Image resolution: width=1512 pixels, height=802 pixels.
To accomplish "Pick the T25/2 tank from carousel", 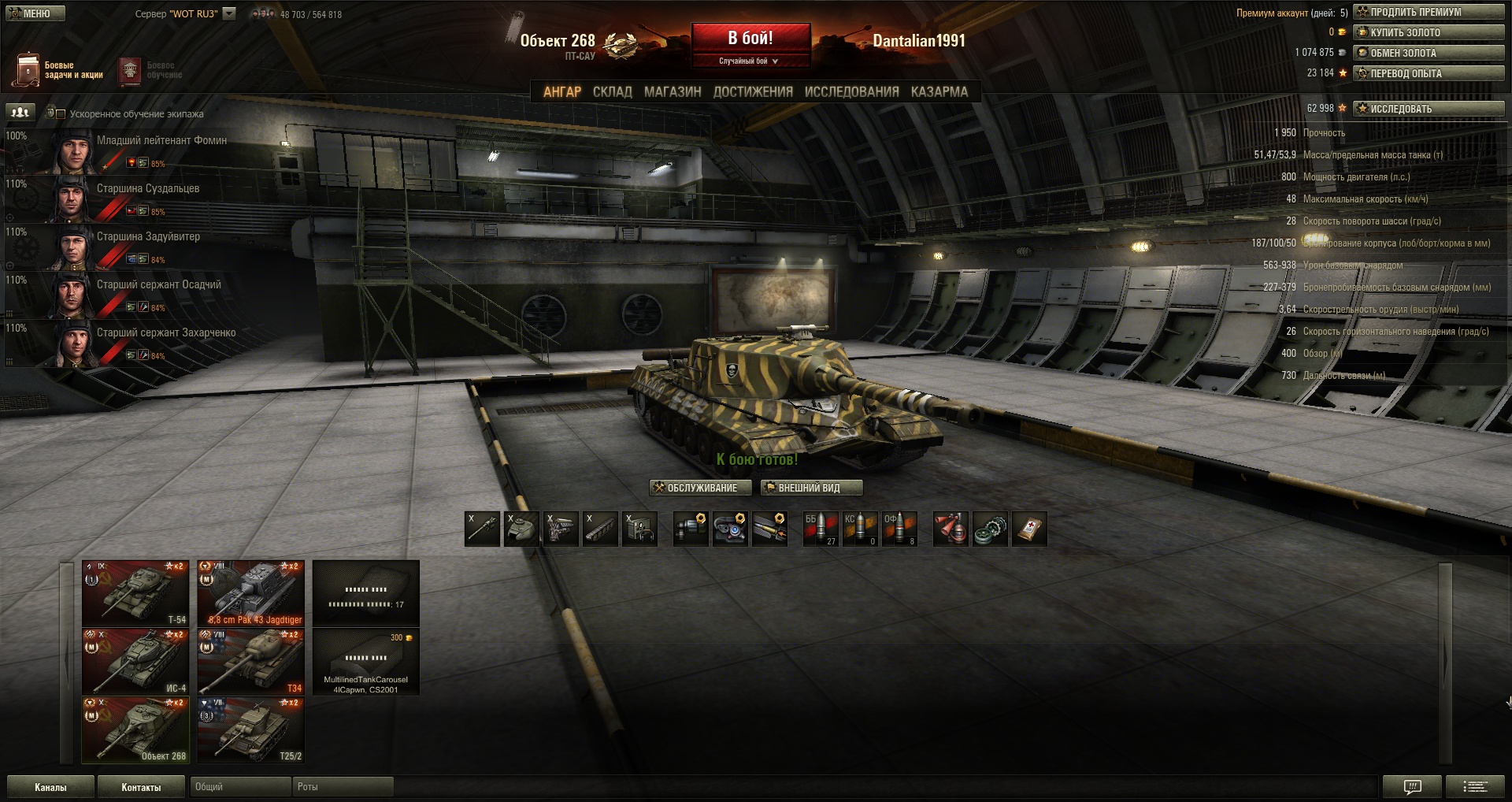I will (251, 730).
